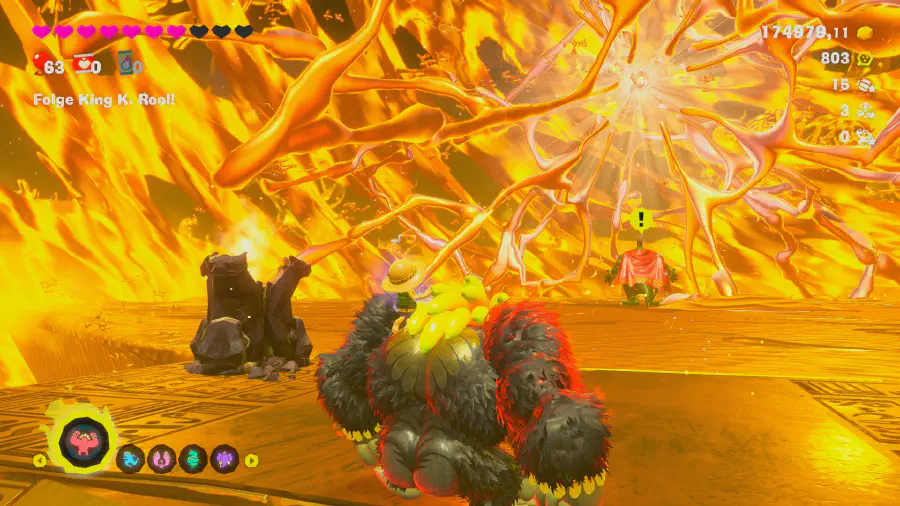Open the 'Folge King K. Rool!' objective
Image resolution: width=900 pixels, height=506 pixels.
[x=104, y=100]
